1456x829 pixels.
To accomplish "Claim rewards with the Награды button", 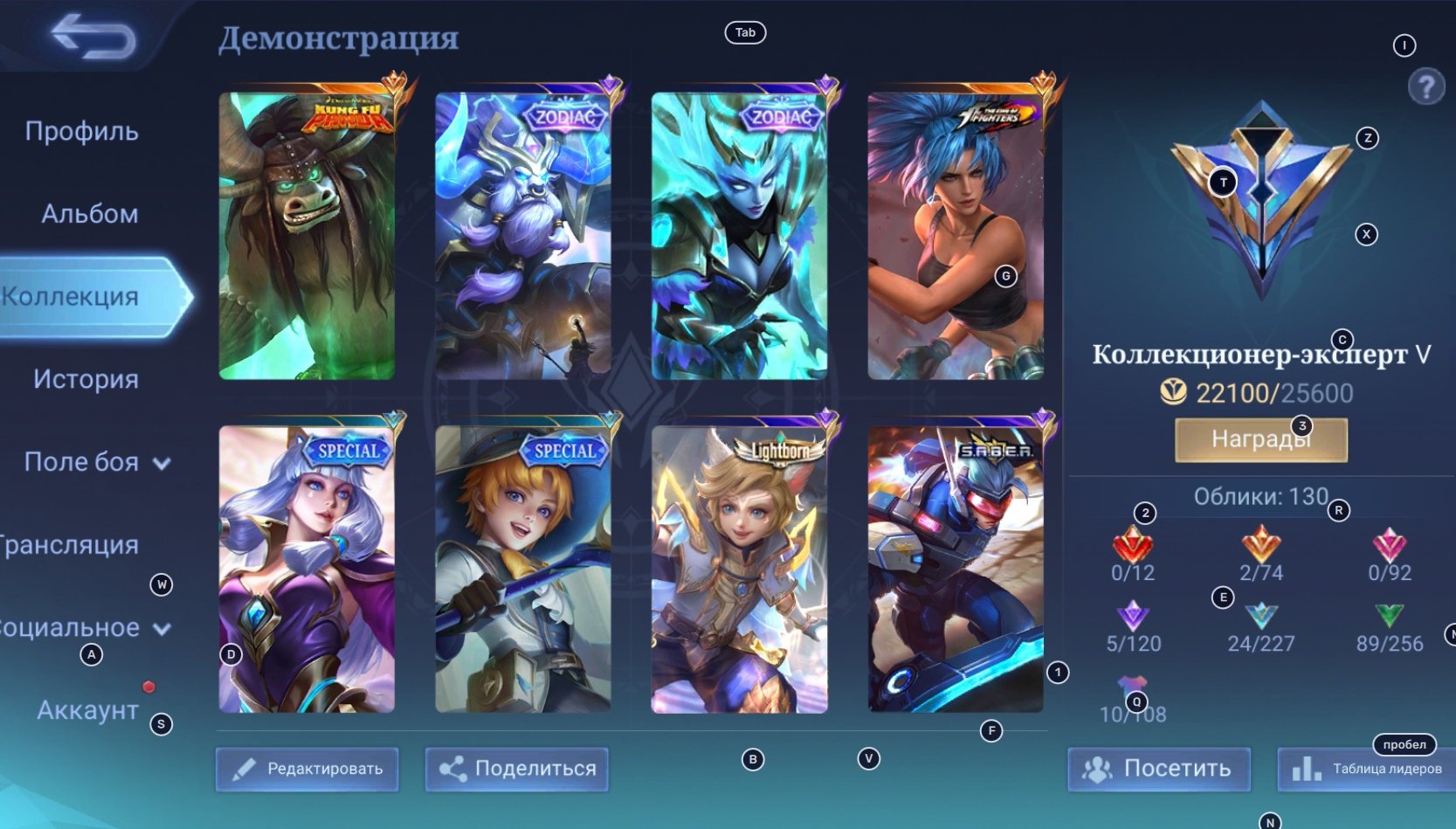I will pos(1260,439).
